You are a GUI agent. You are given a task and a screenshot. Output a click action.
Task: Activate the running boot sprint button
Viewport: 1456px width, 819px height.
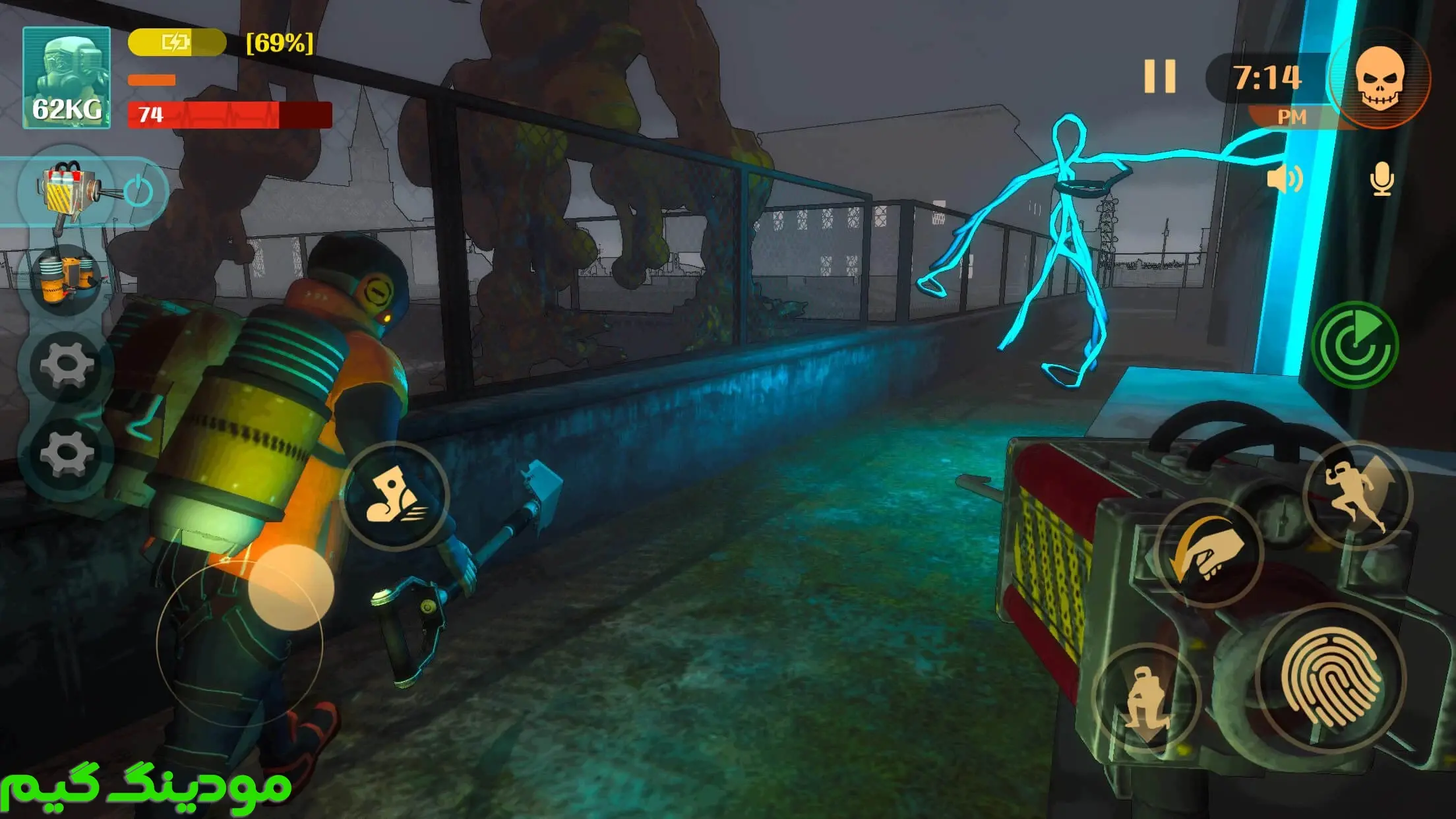coord(395,495)
